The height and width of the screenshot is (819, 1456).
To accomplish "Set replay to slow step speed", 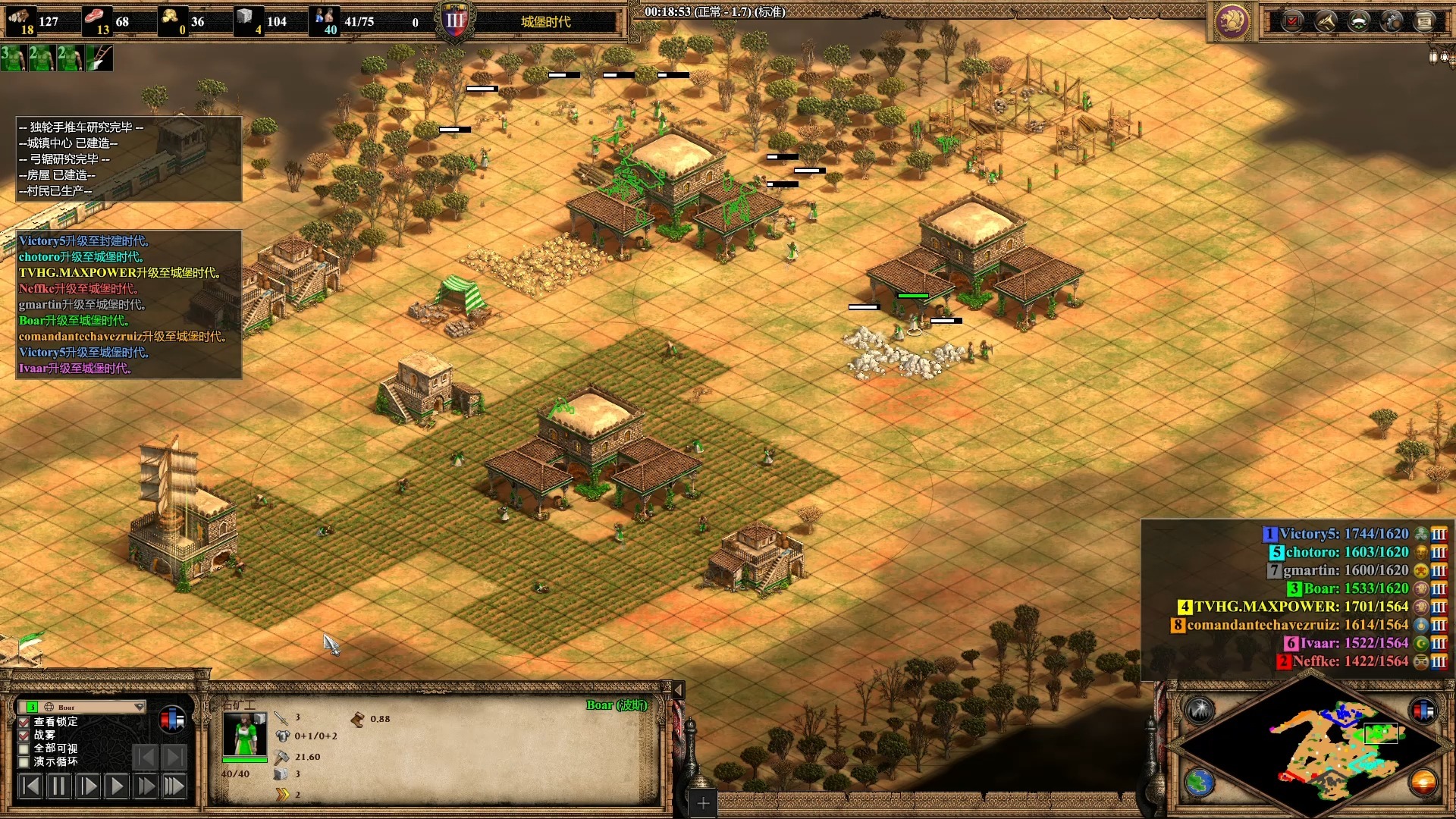I will tap(87, 786).
